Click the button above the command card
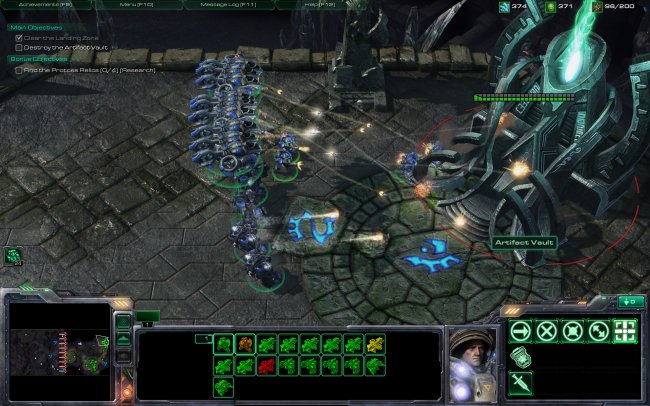 631,301
